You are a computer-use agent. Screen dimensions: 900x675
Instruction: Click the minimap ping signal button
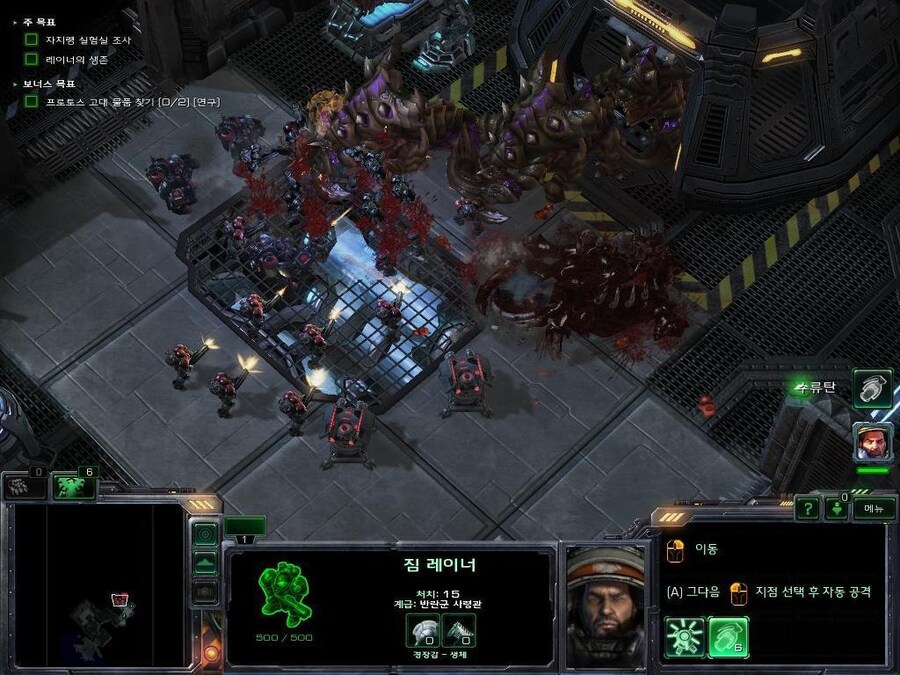[205, 534]
